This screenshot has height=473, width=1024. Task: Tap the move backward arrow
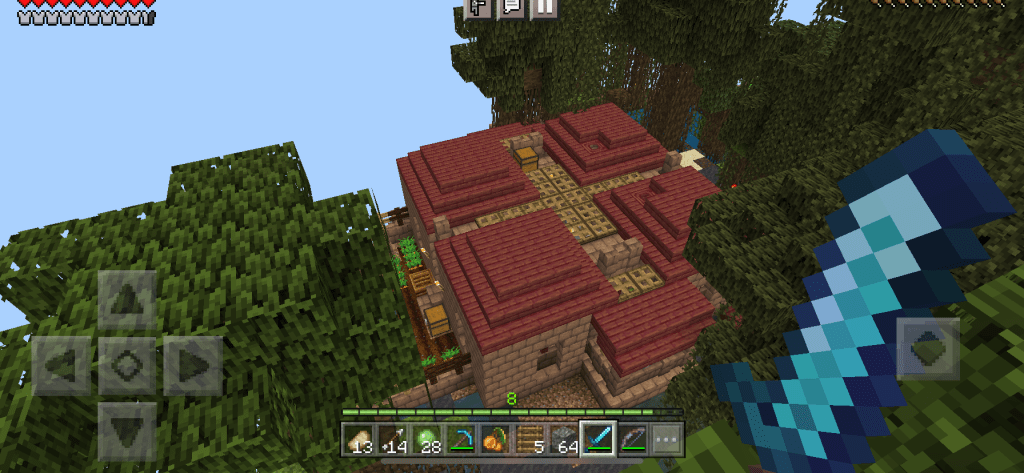(x=127, y=430)
